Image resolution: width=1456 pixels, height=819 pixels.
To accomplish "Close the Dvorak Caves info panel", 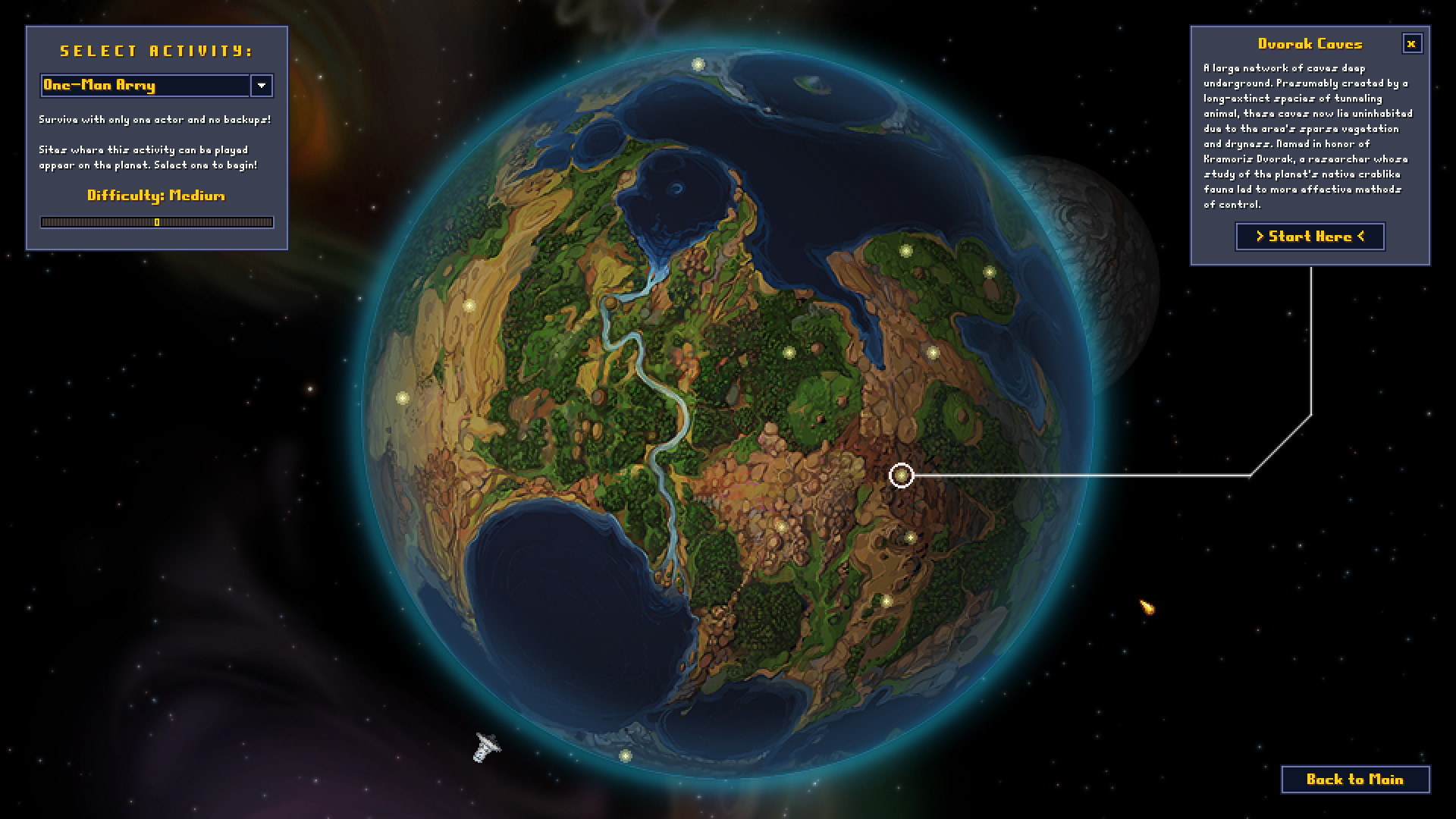I will (1412, 43).
